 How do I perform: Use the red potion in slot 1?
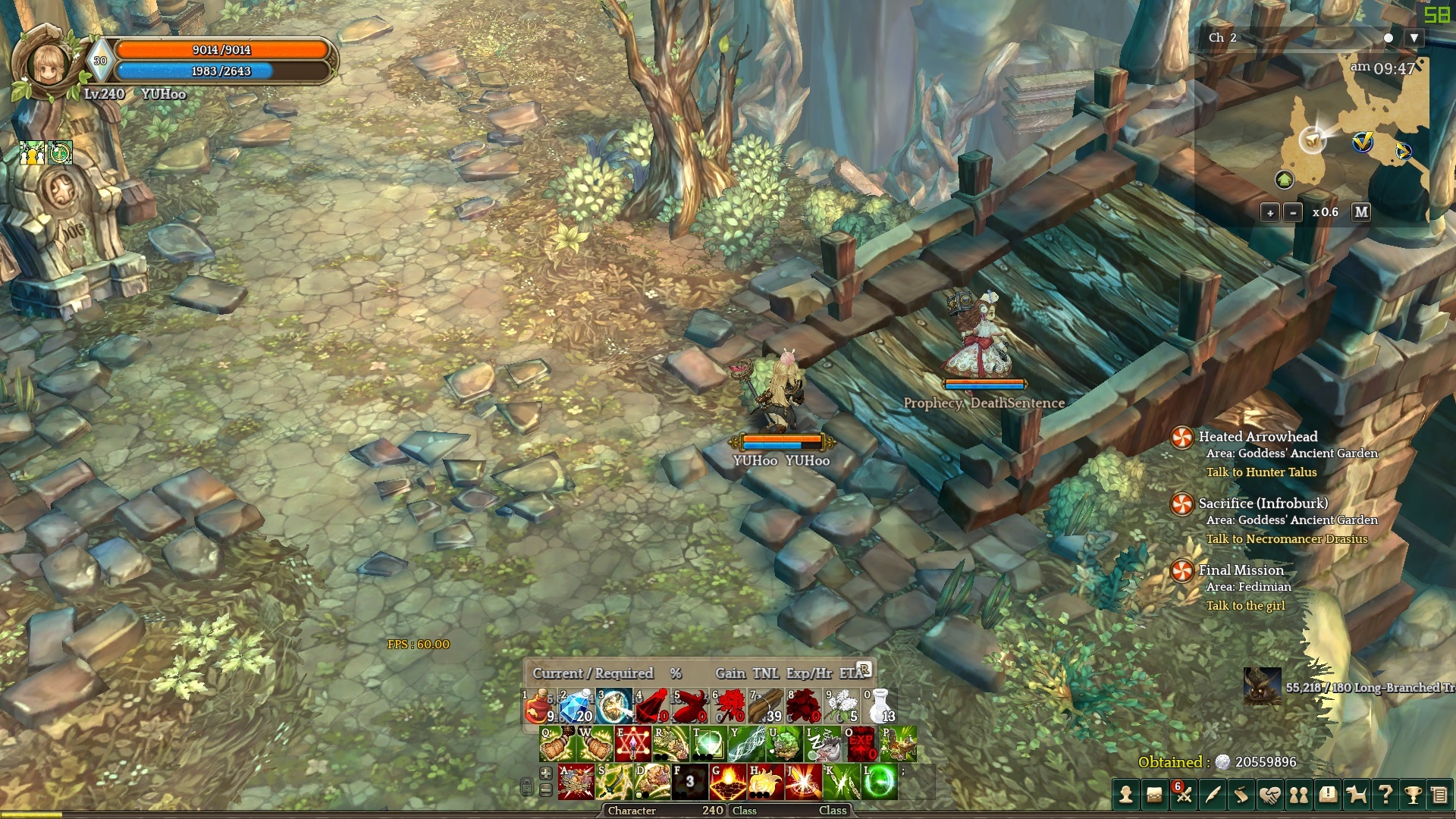point(539,706)
